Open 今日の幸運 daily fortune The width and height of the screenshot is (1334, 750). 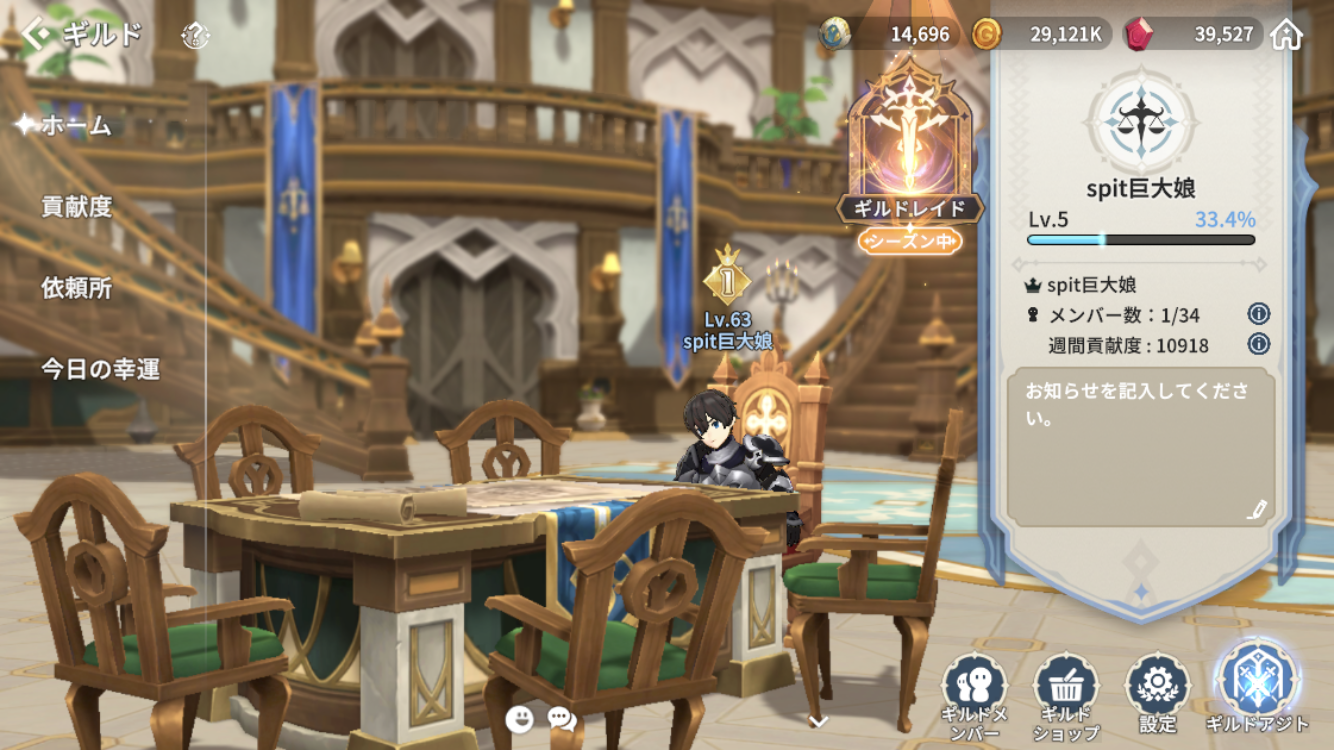point(100,369)
